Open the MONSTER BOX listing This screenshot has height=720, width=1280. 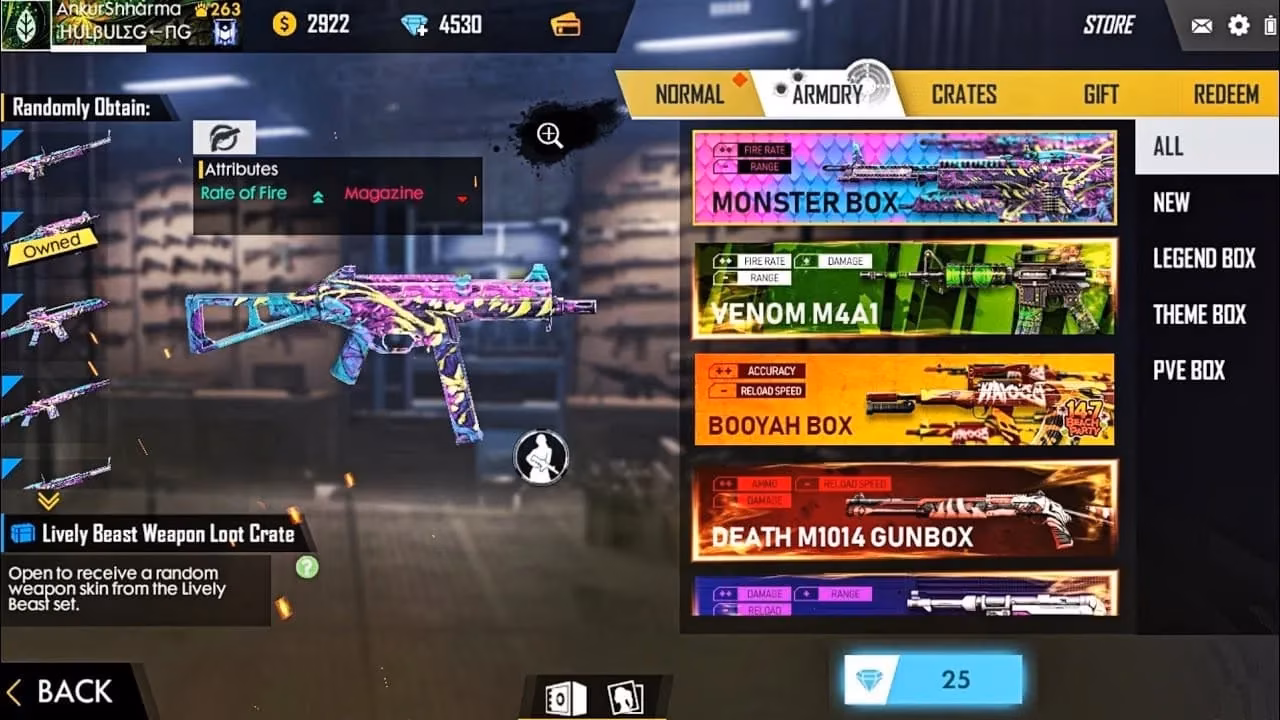[903, 178]
